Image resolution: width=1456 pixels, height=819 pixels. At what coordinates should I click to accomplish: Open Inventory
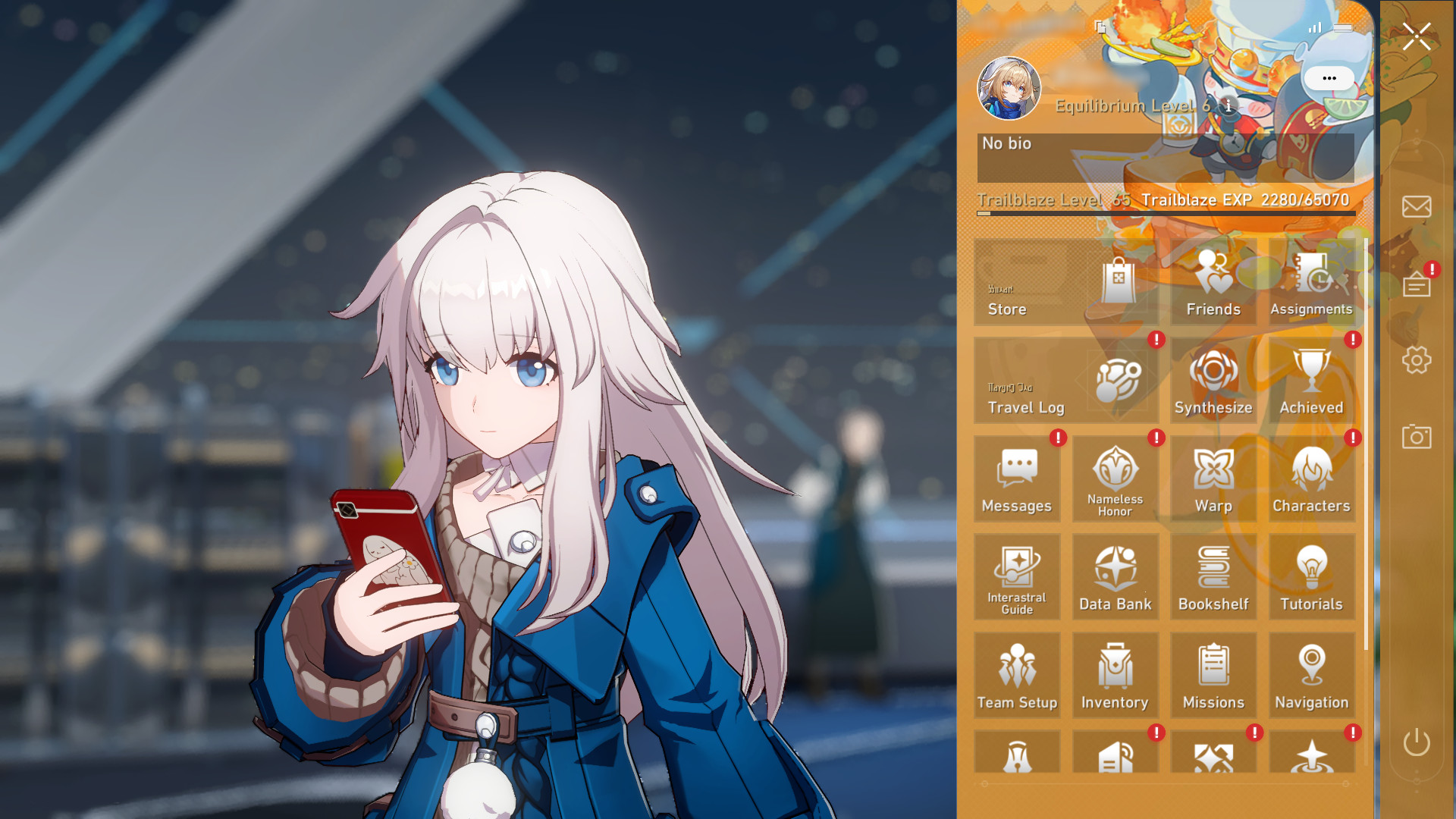point(1116,675)
